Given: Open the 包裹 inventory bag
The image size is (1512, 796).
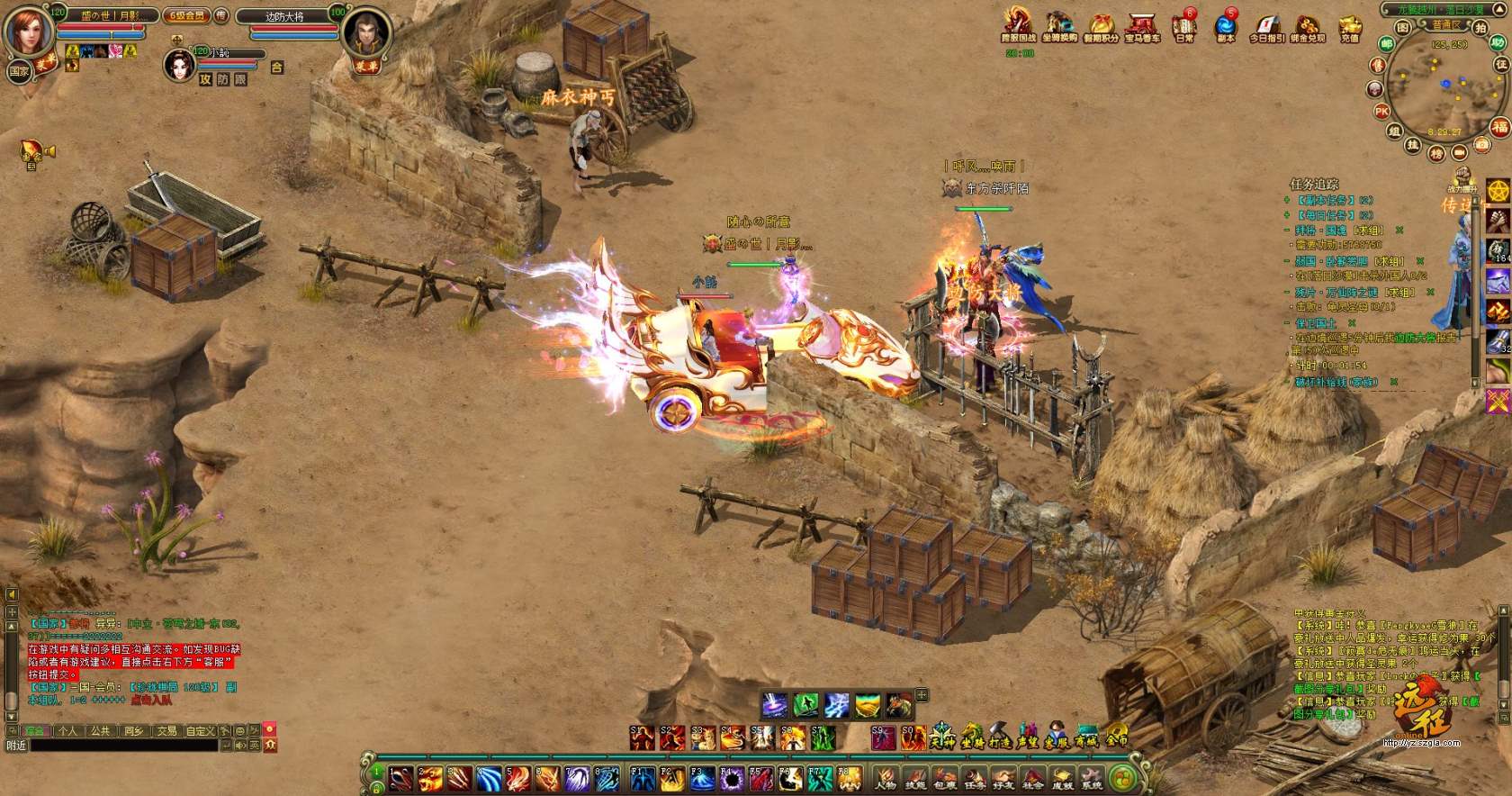Looking at the screenshot, I should [x=945, y=778].
